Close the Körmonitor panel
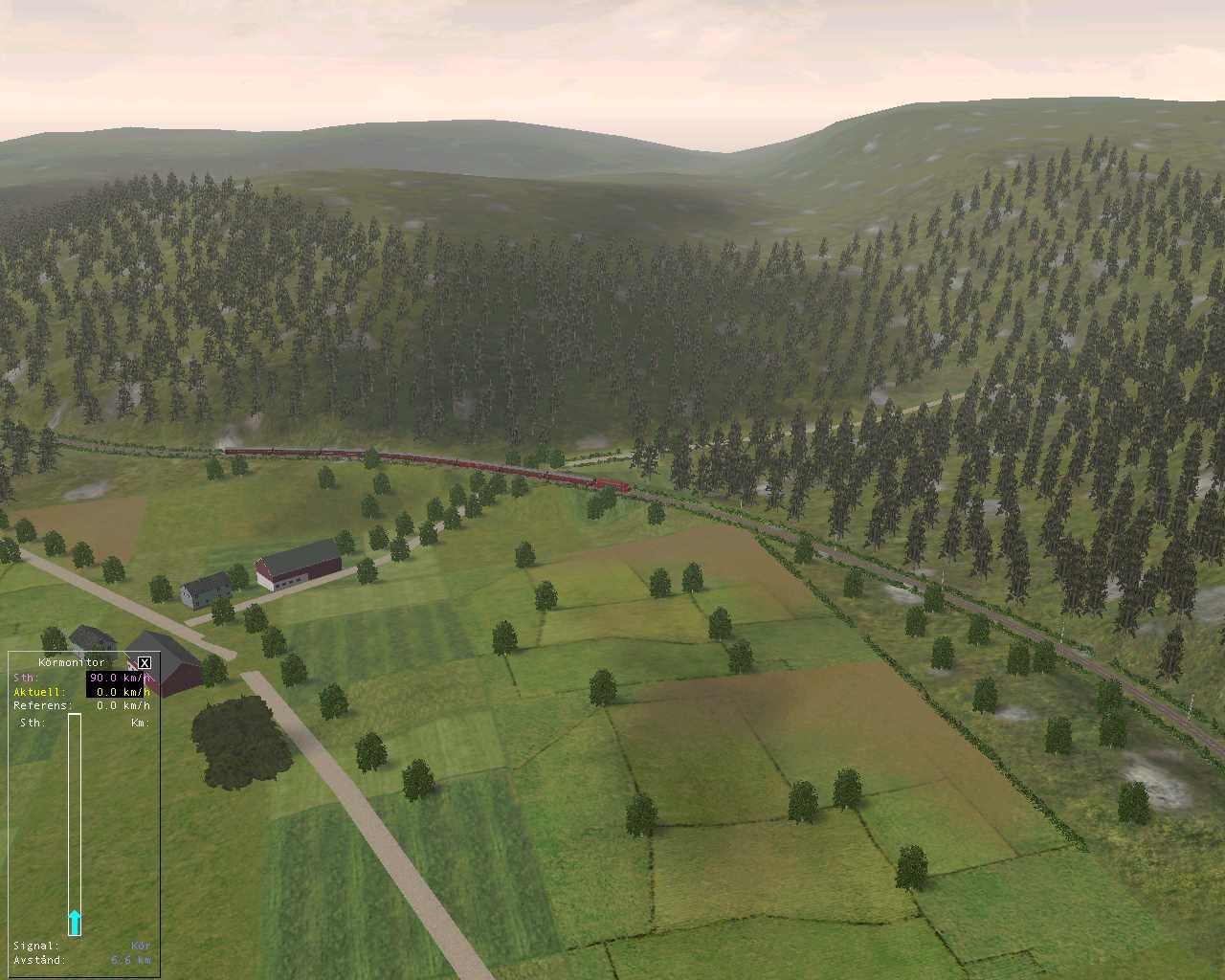The width and height of the screenshot is (1225, 980). click(x=145, y=662)
